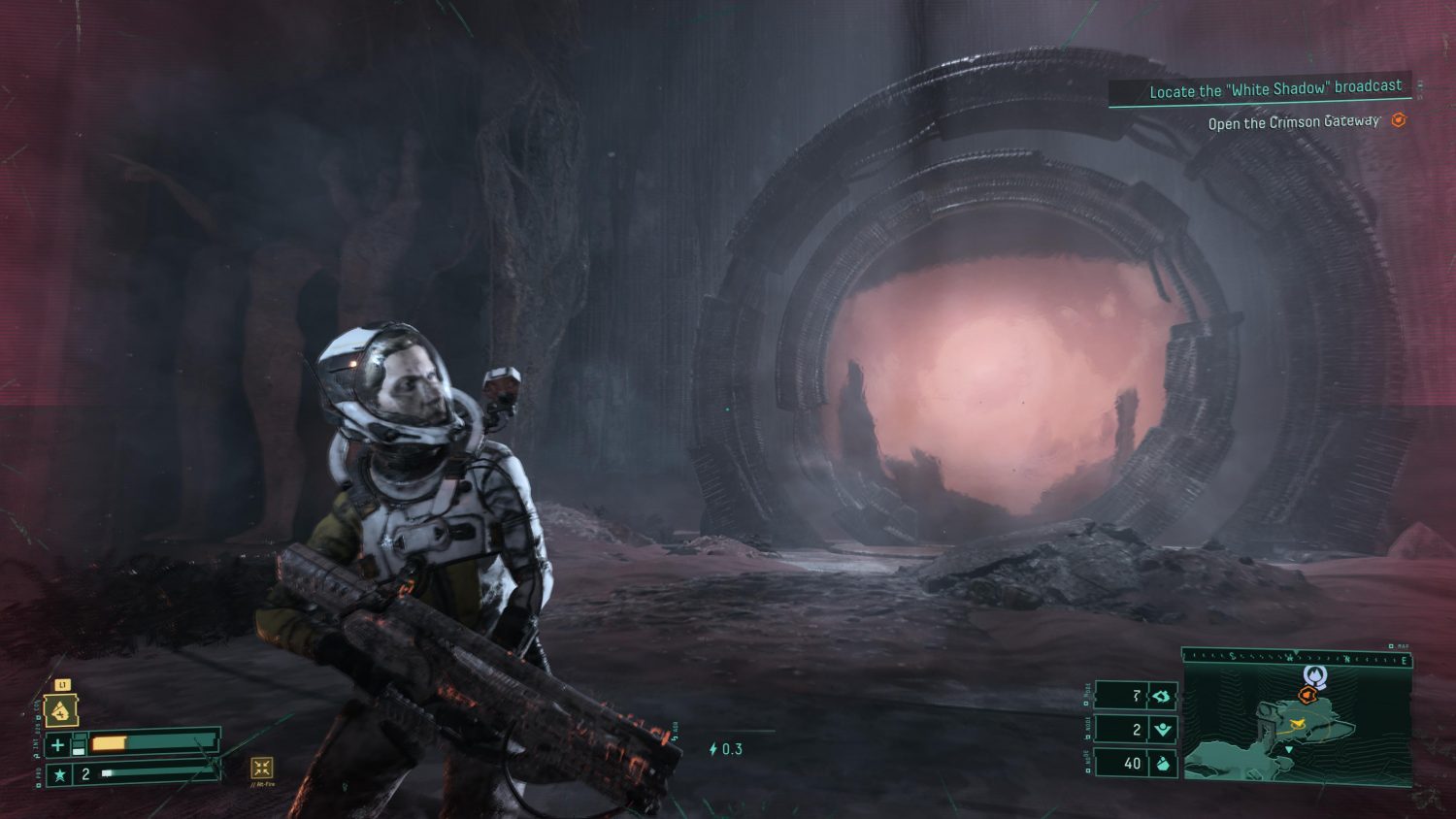The width and height of the screenshot is (1456, 819).
Task: Select the resource icon beside the 2 counter
Action: (1162, 730)
